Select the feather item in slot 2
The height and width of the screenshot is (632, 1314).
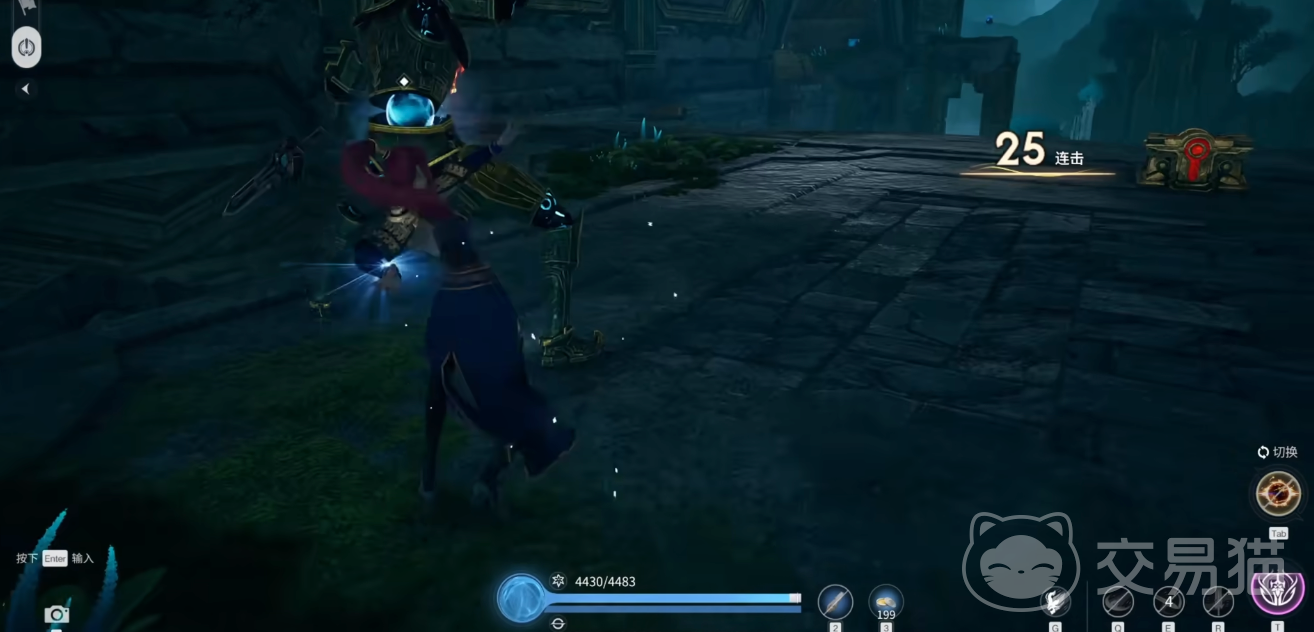point(835,602)
